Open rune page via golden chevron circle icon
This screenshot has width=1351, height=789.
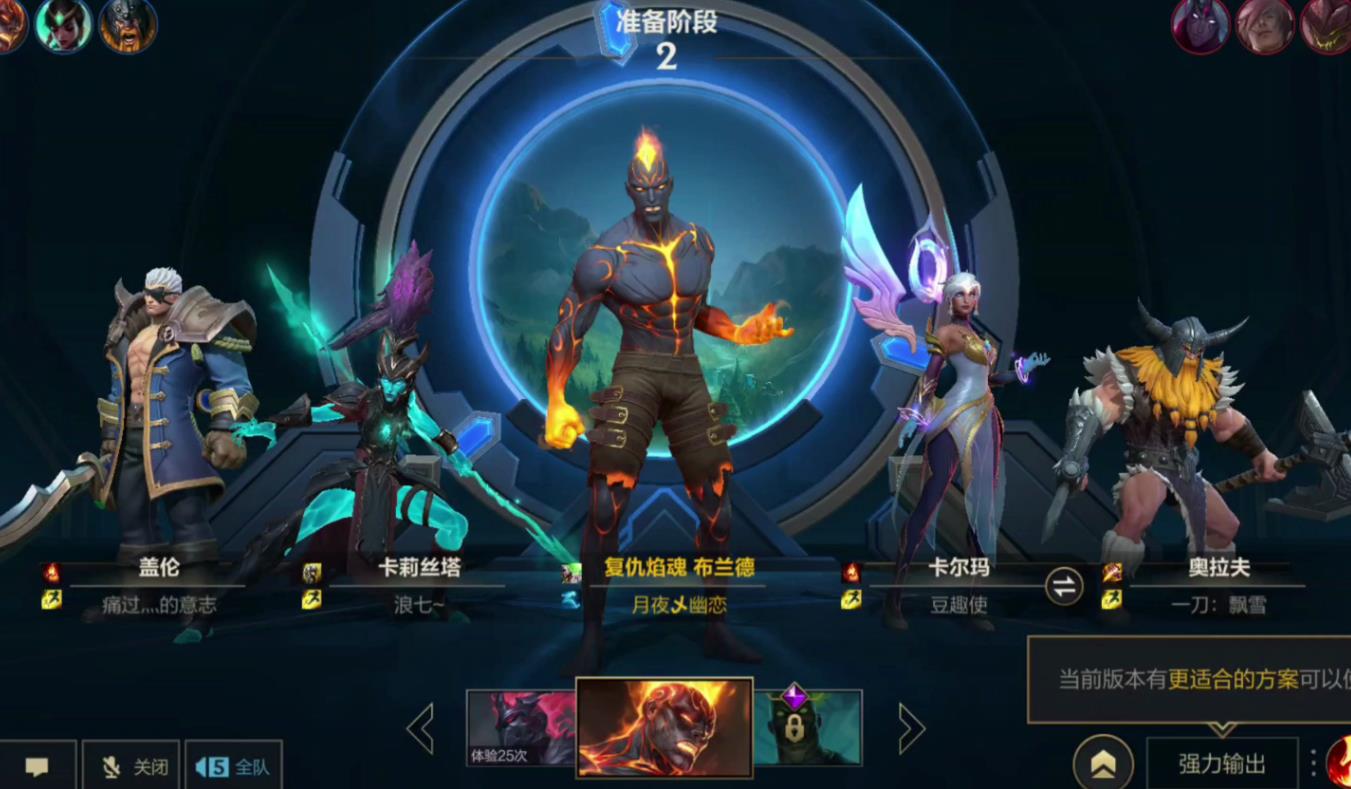point(1104,762)
